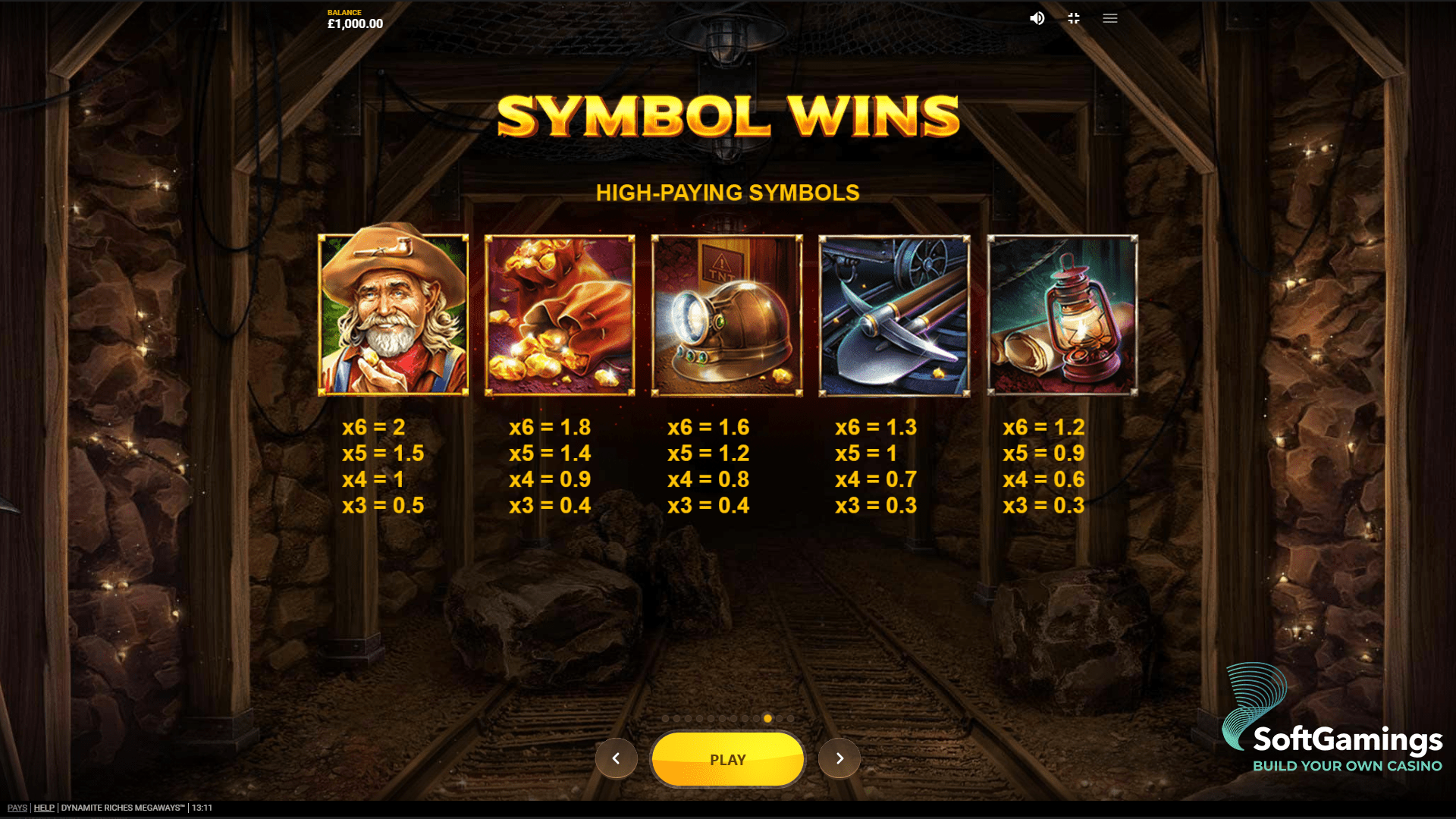Select the gold miner character symbol
The width and height of the screenshot is (1456, 819).
point(393,315)
